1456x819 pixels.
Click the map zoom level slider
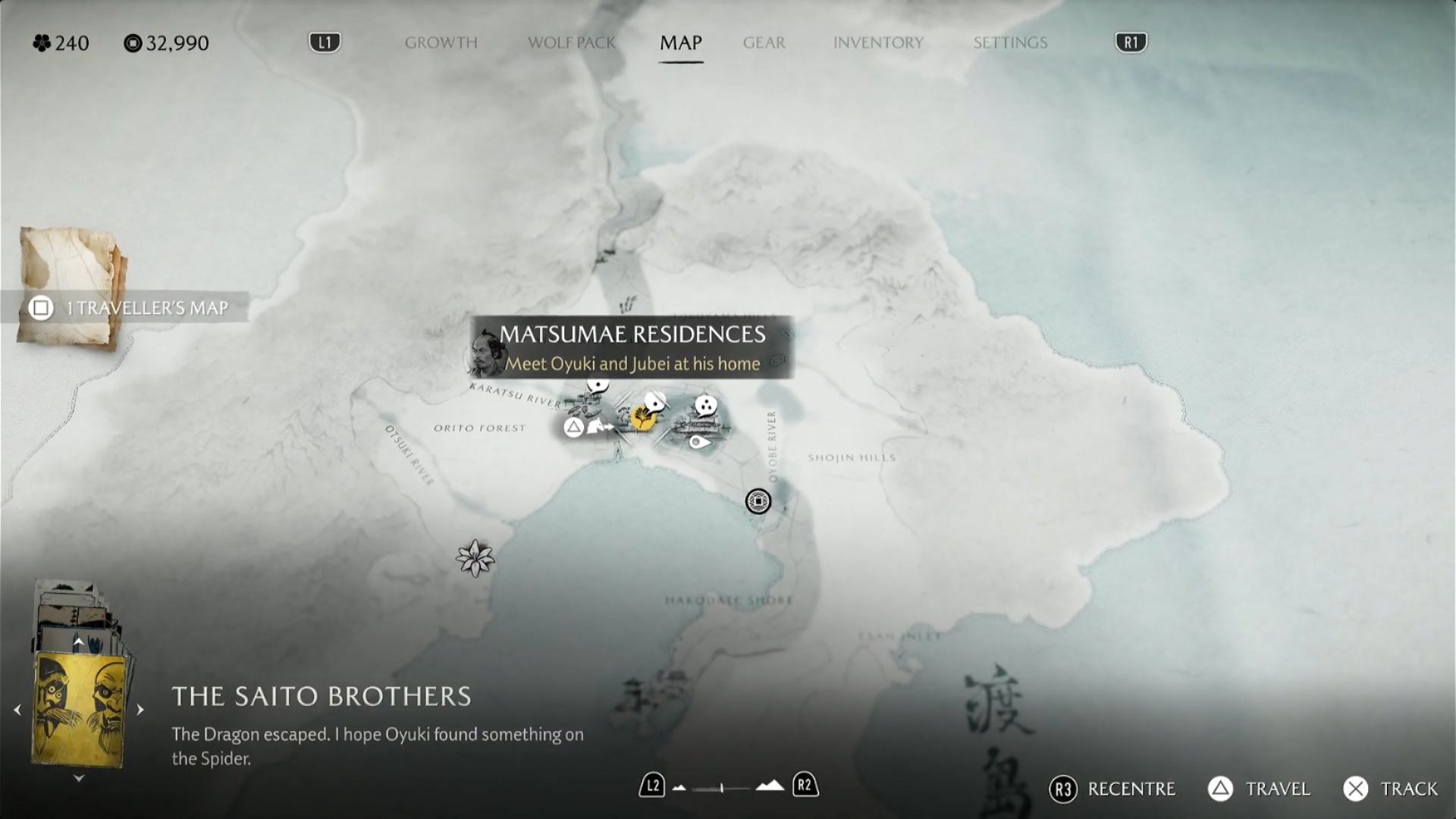click(x=722, y=788)
